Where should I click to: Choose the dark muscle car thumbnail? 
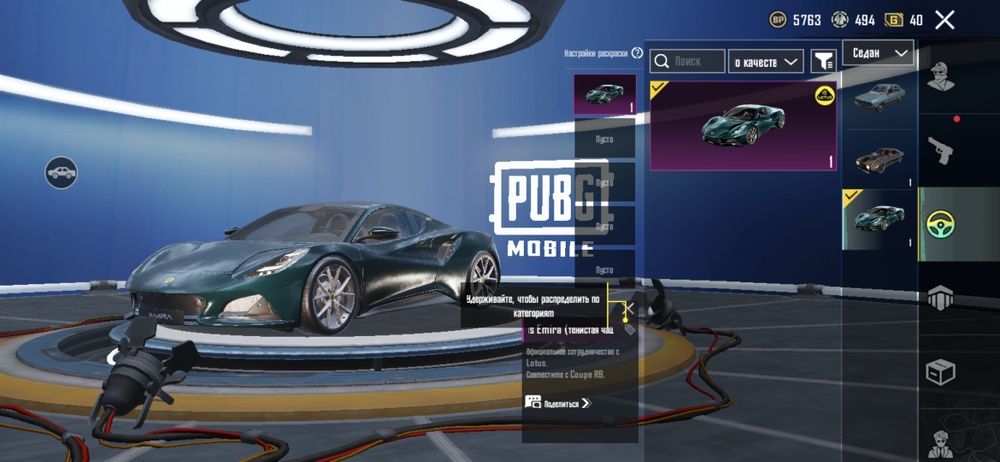pyautogui.click(x=879, y=160)
